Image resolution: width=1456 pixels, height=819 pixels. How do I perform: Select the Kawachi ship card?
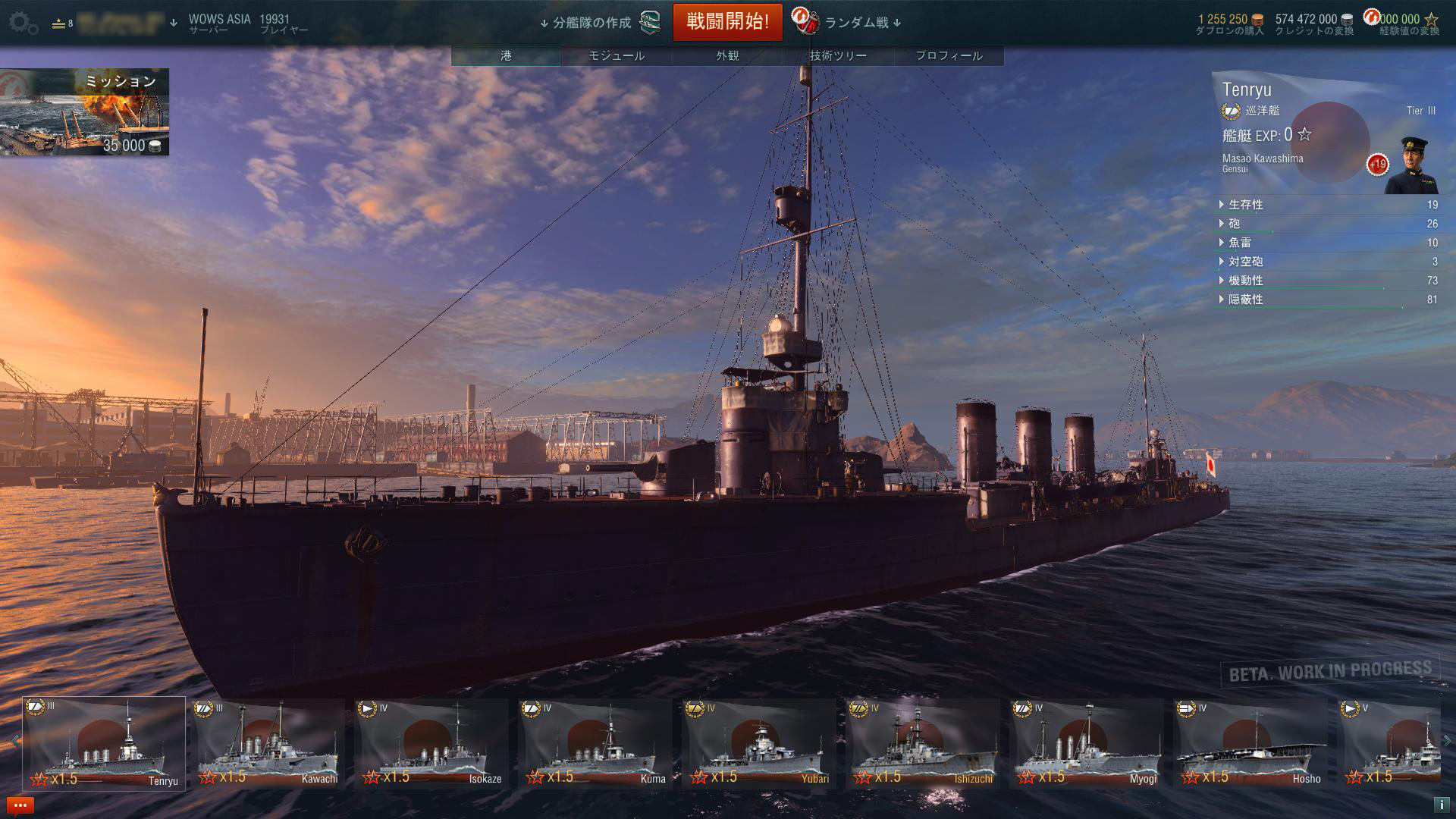[x=268, y=743]
